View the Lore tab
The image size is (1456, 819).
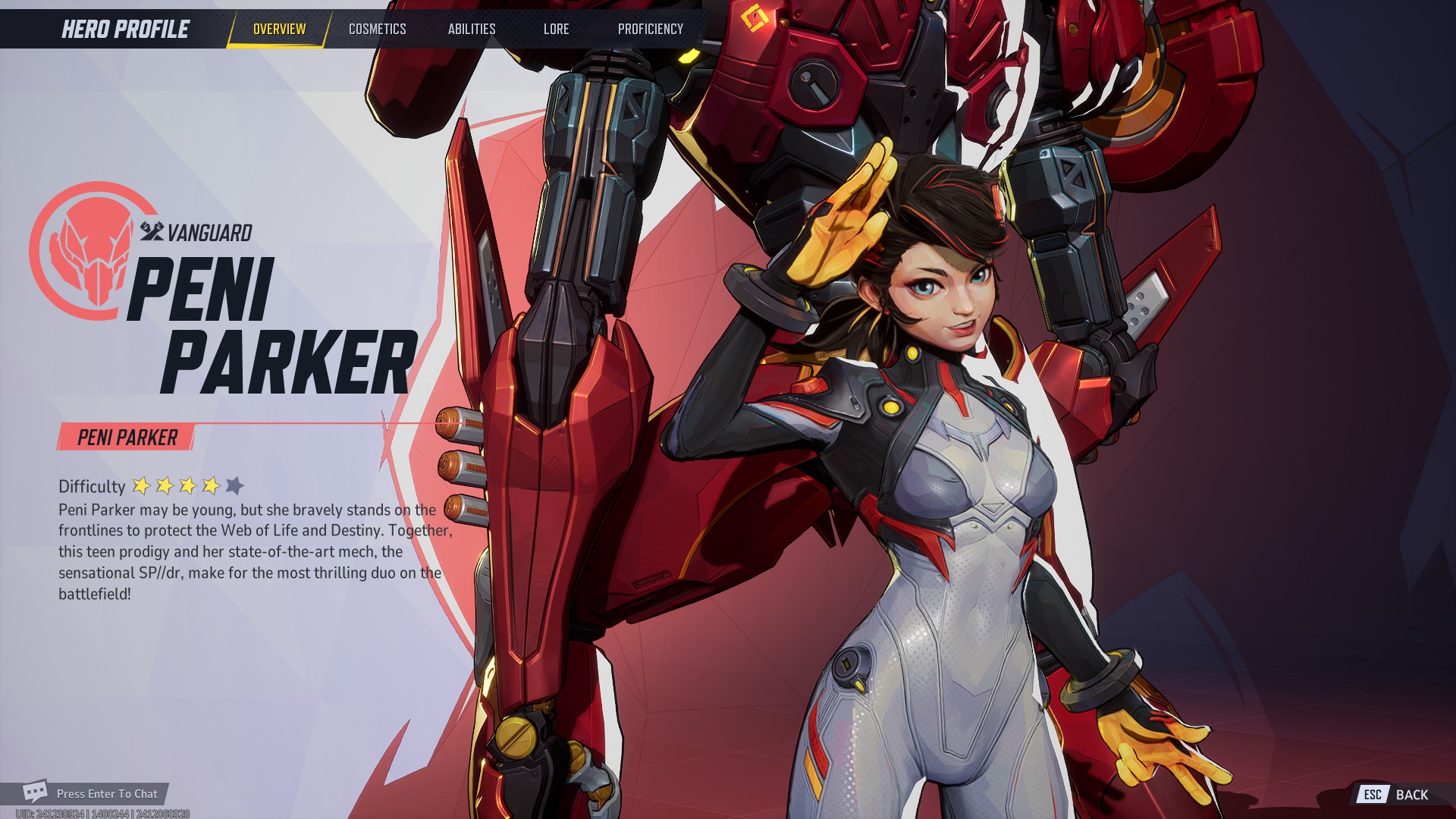pos(556,30)
